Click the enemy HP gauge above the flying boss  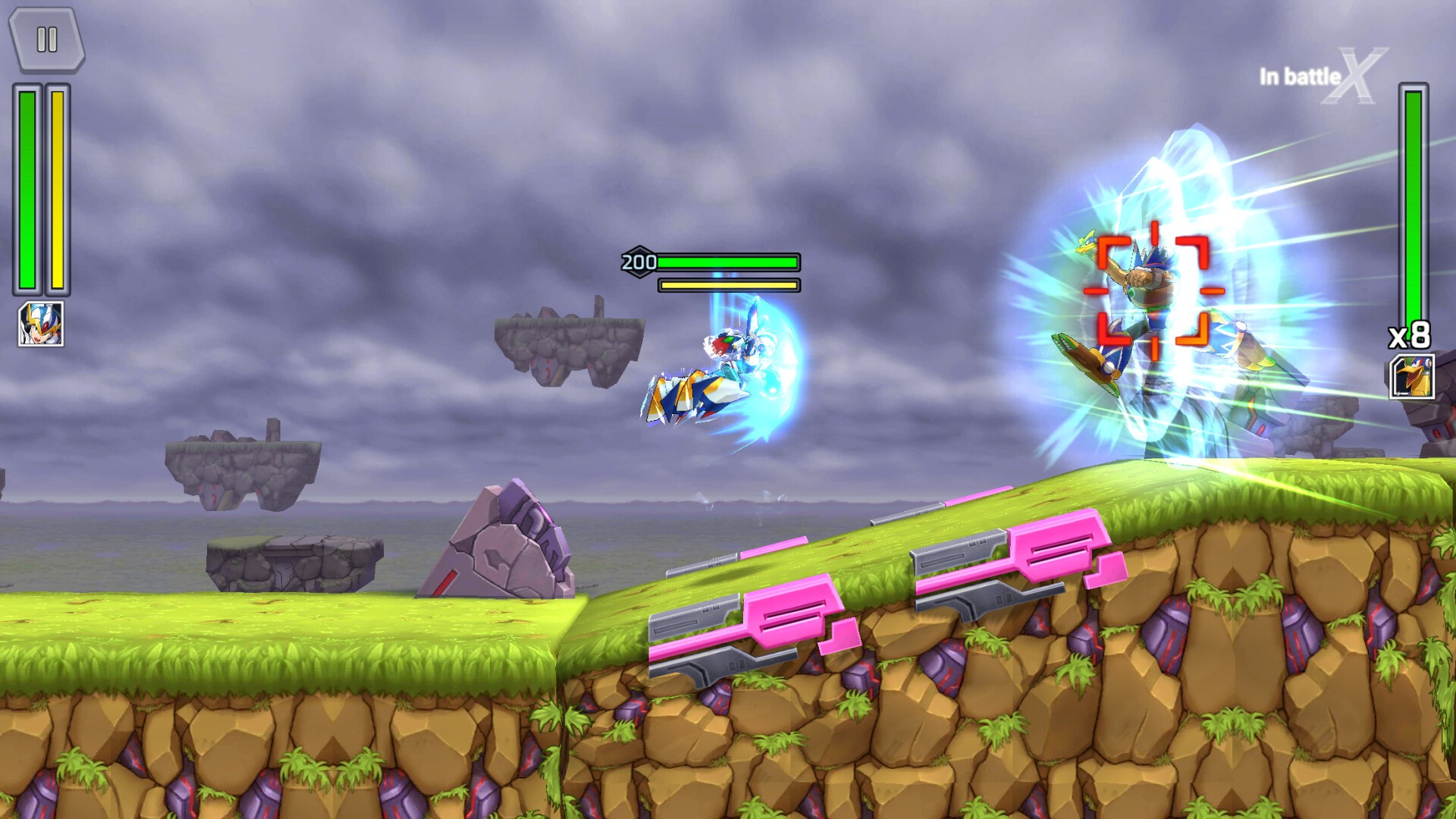click(728, 261)
